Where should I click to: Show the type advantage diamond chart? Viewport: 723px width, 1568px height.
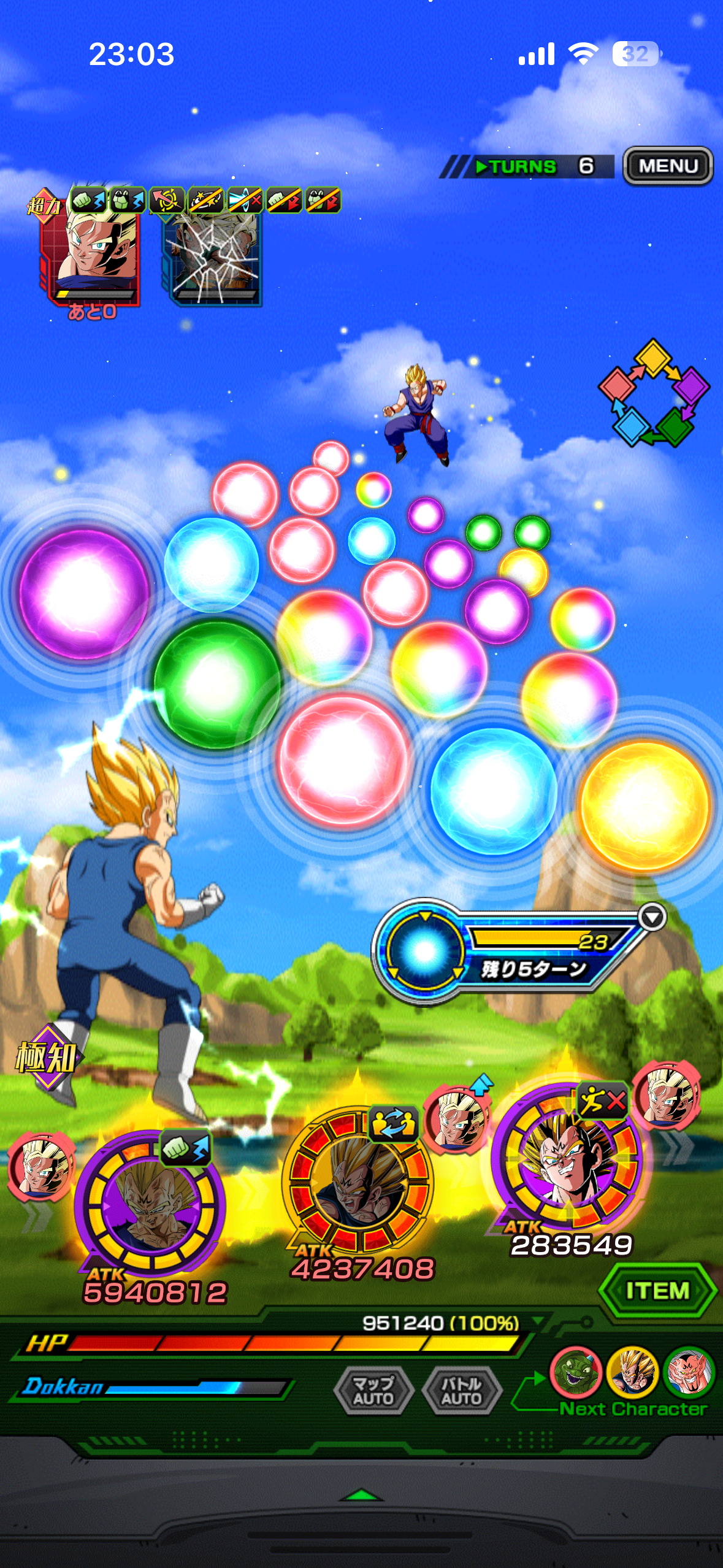(653, 393)
